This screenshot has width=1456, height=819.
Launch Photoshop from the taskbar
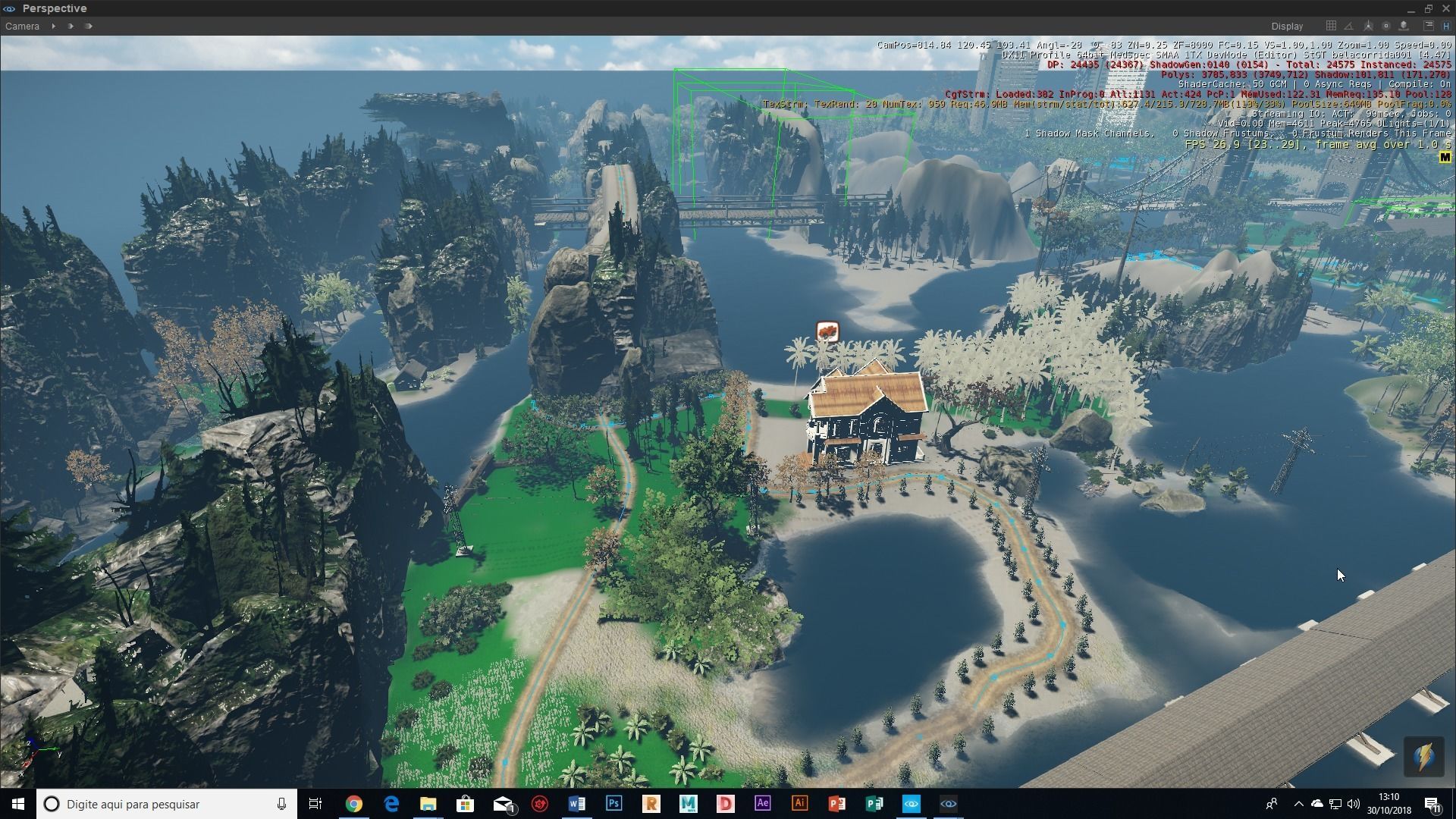point(614,804)
